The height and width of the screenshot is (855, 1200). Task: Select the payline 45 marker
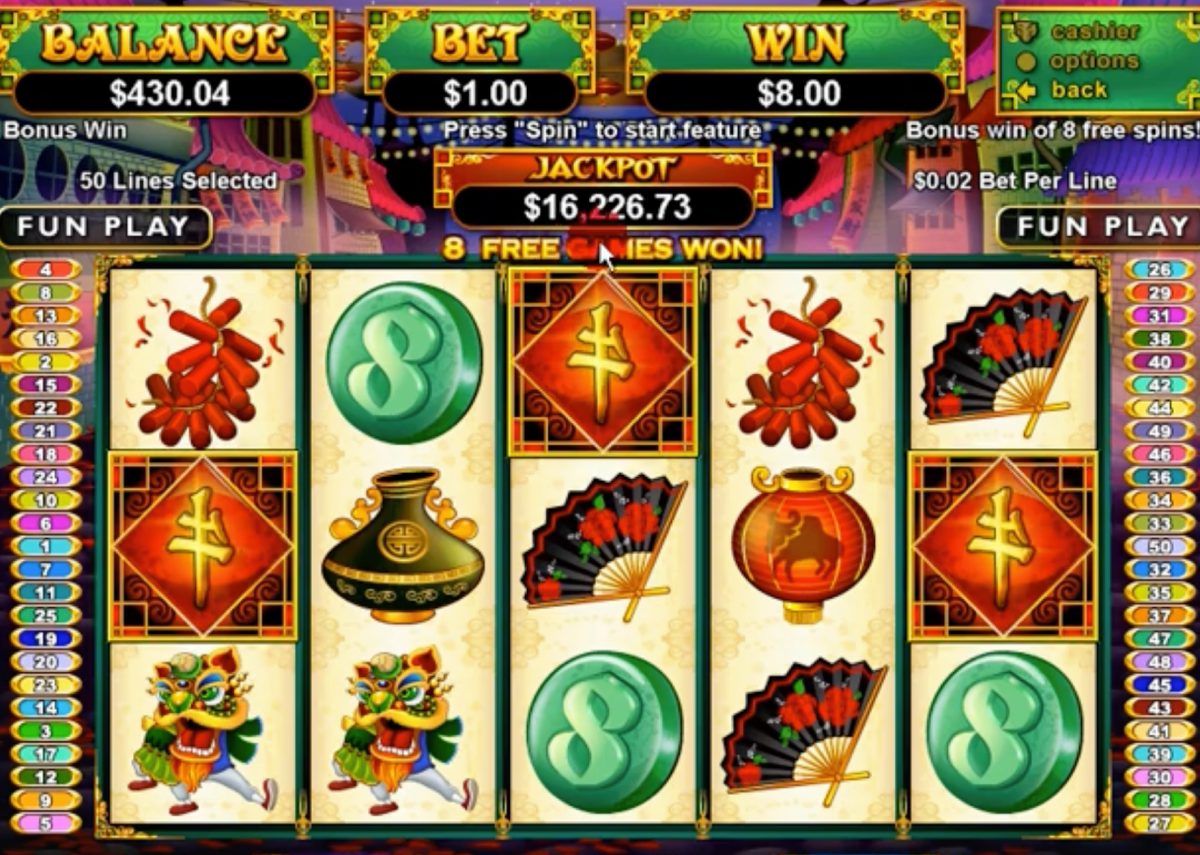1159,685
